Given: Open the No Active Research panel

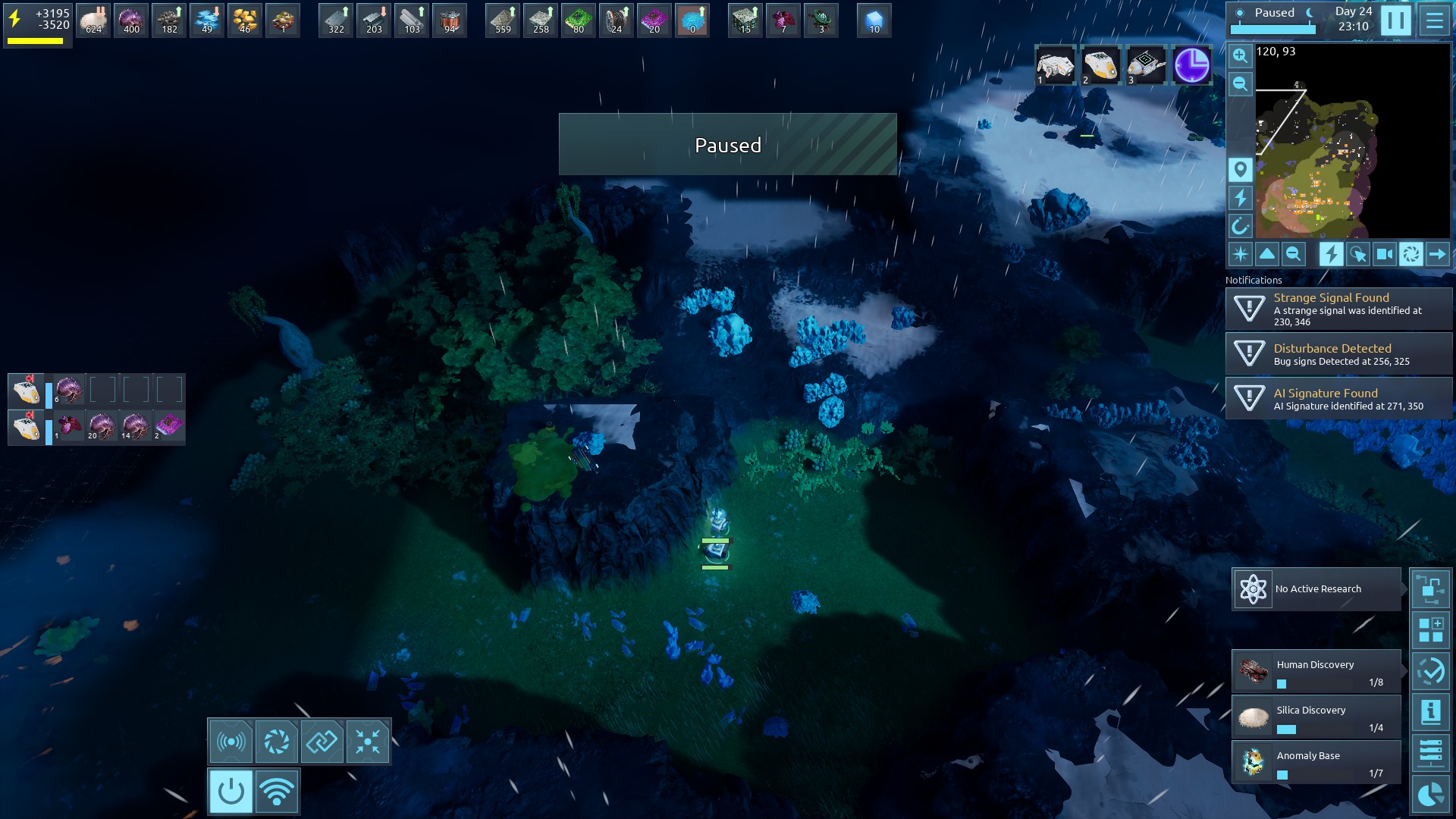Looking at the screenshot, I should [x=1316, y=589].
